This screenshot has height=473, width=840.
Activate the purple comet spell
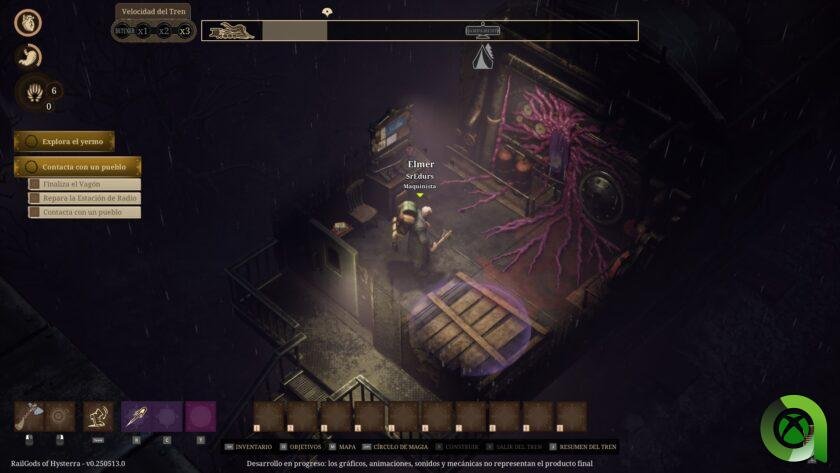pyautogui.click(x=136, y=416)
